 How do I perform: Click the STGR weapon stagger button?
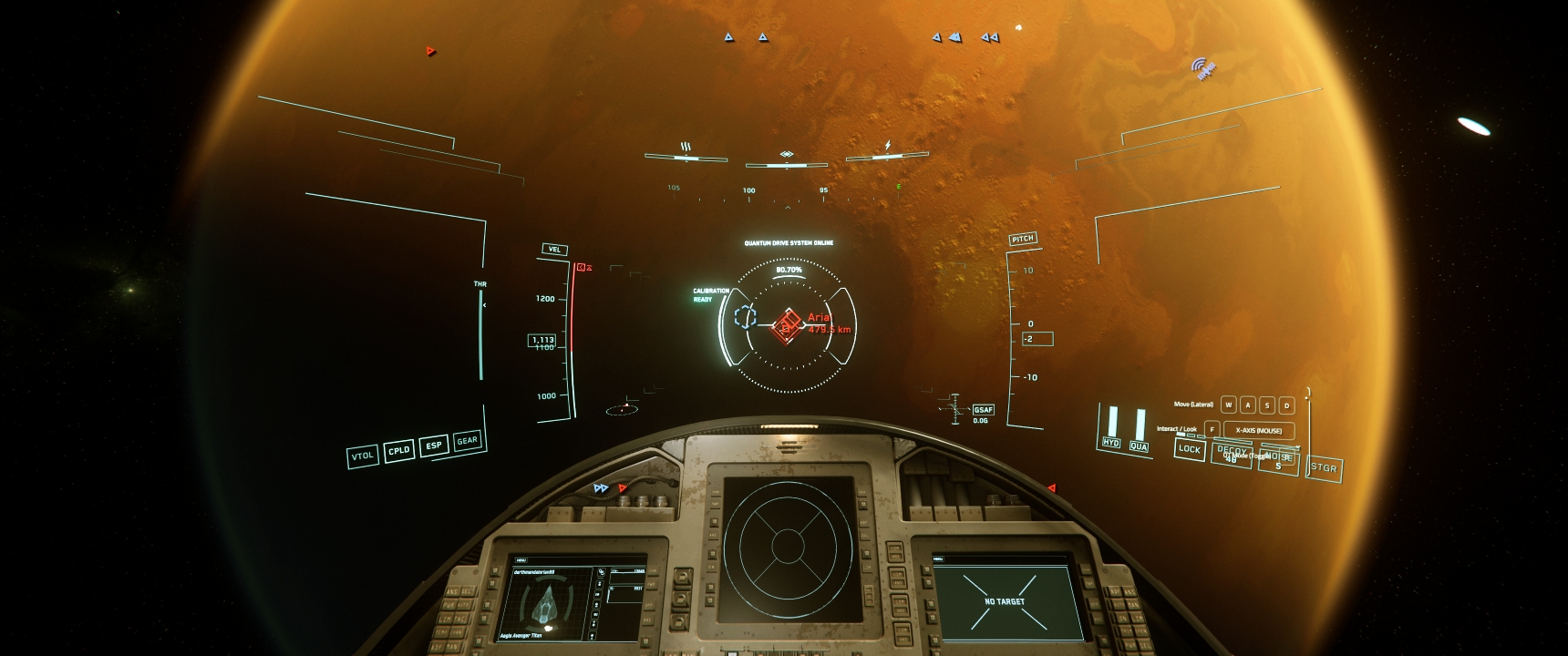[x=1323, y=468]
